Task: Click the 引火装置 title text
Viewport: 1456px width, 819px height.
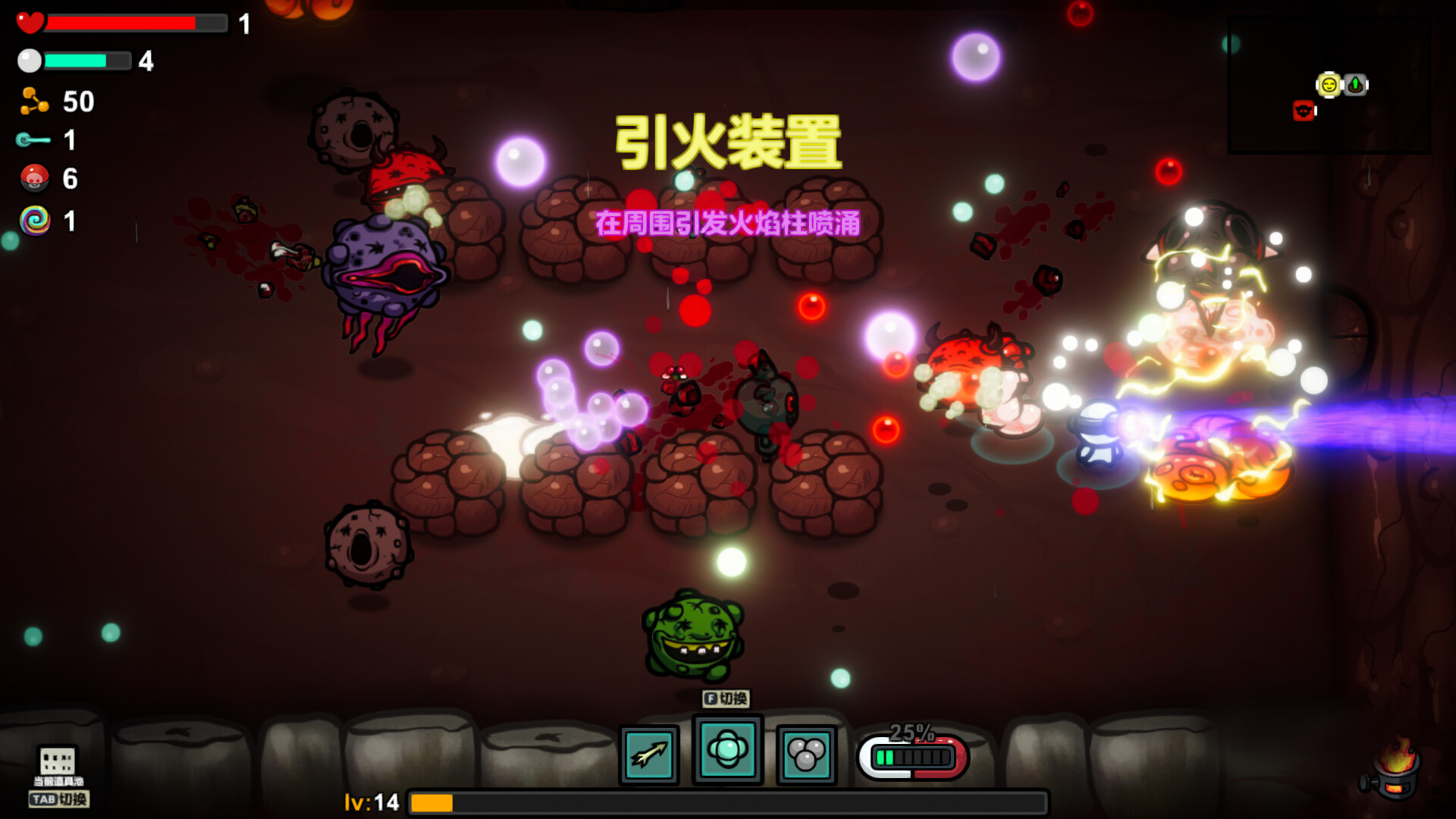Action: pos(730,142)
